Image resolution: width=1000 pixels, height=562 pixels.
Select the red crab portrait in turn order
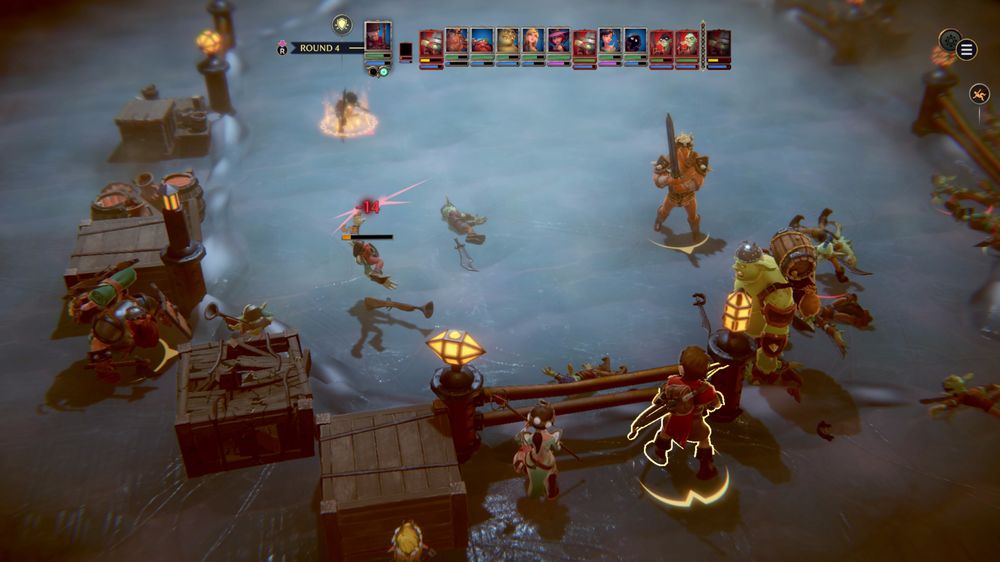pos(482,42)
